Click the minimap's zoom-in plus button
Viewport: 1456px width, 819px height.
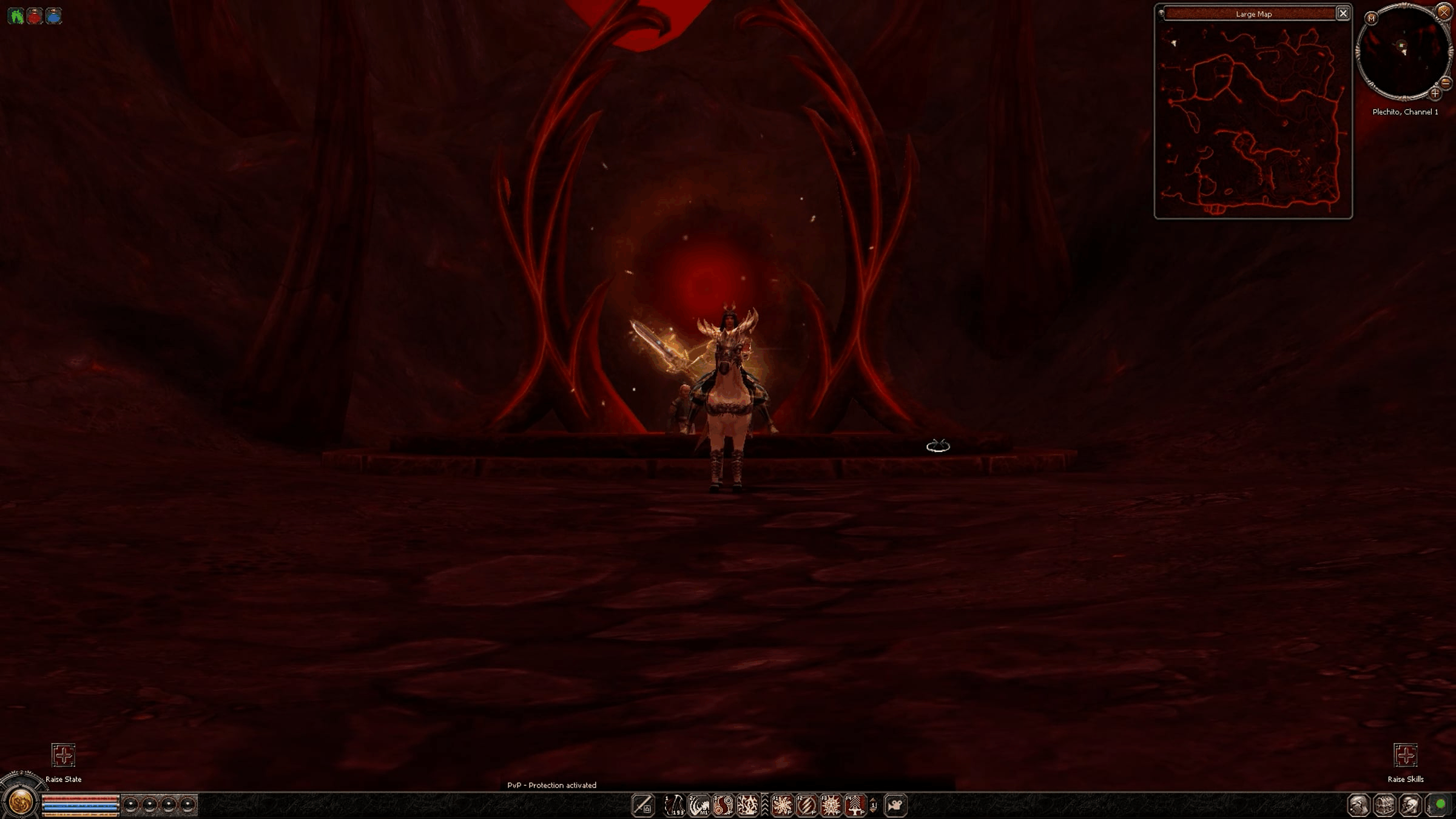[1434, 93]
